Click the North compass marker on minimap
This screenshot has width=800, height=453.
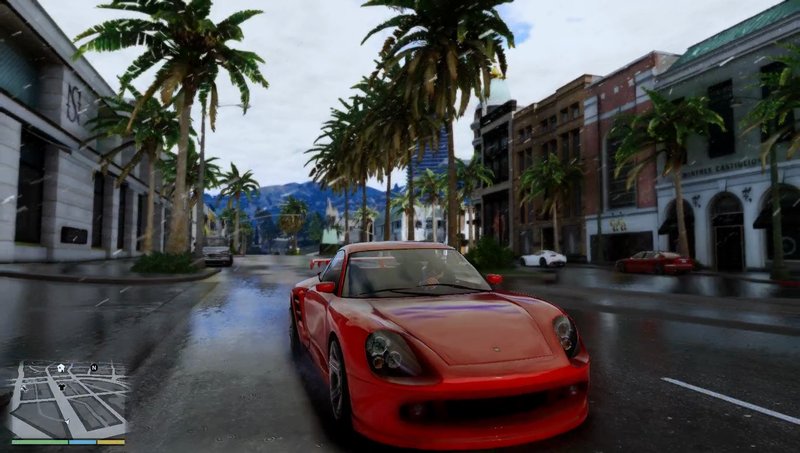coord(93,367)
